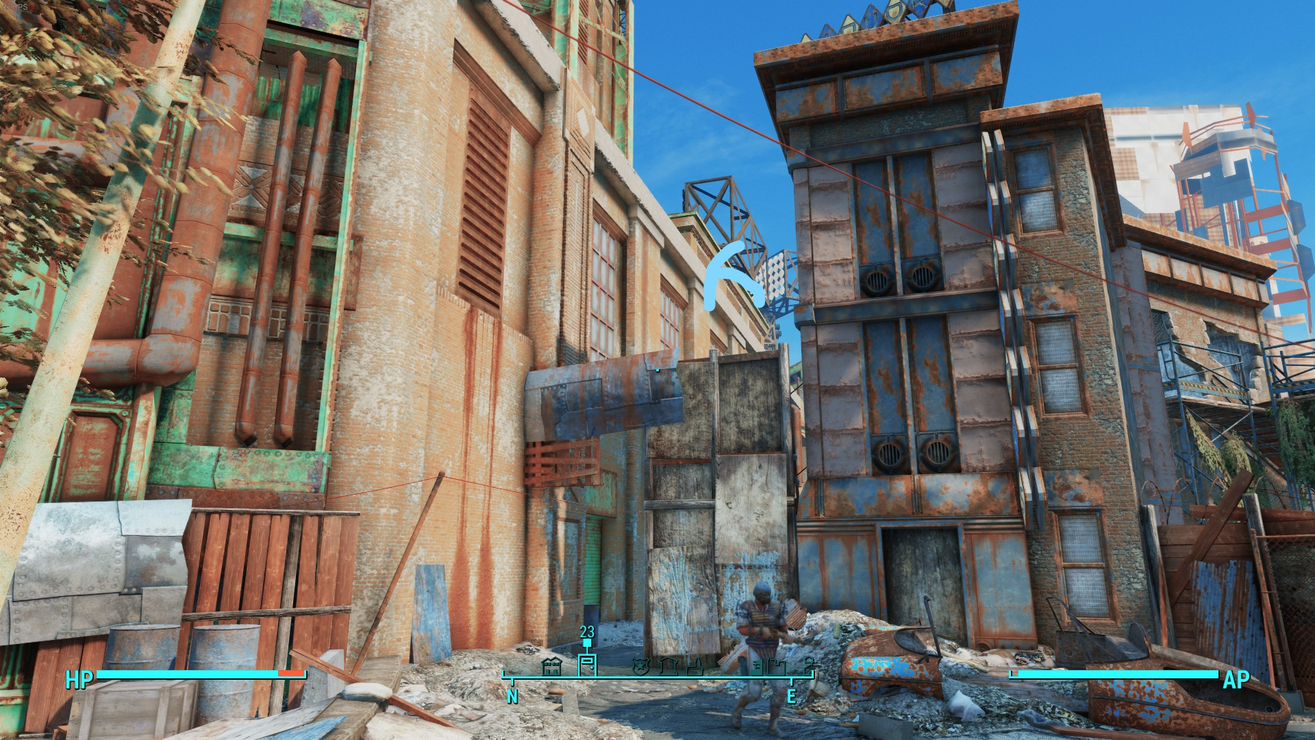
Task: Click the factory icon left of the E marker
Action: pos(757,665)
